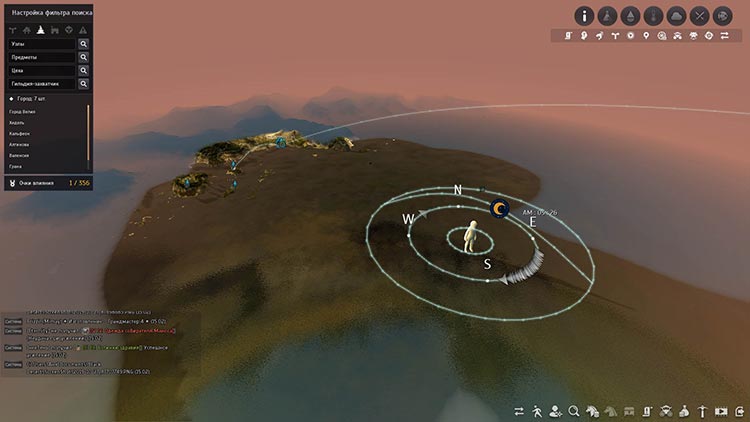Click the exit icon in the bottom bar
750x422 pixels.
coord(740,411)
